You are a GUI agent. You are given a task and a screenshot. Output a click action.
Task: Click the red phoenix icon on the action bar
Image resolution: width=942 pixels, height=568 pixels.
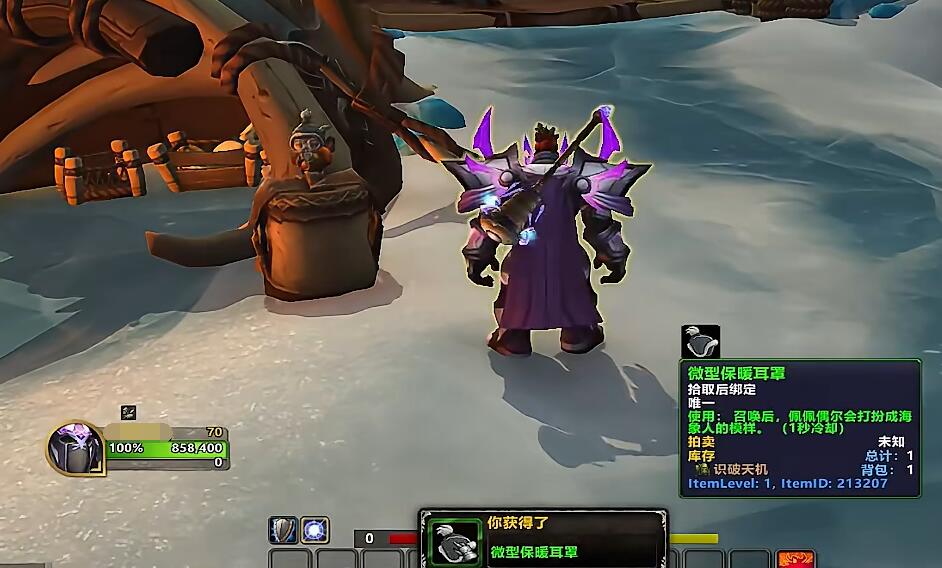(x=796, y=559)
